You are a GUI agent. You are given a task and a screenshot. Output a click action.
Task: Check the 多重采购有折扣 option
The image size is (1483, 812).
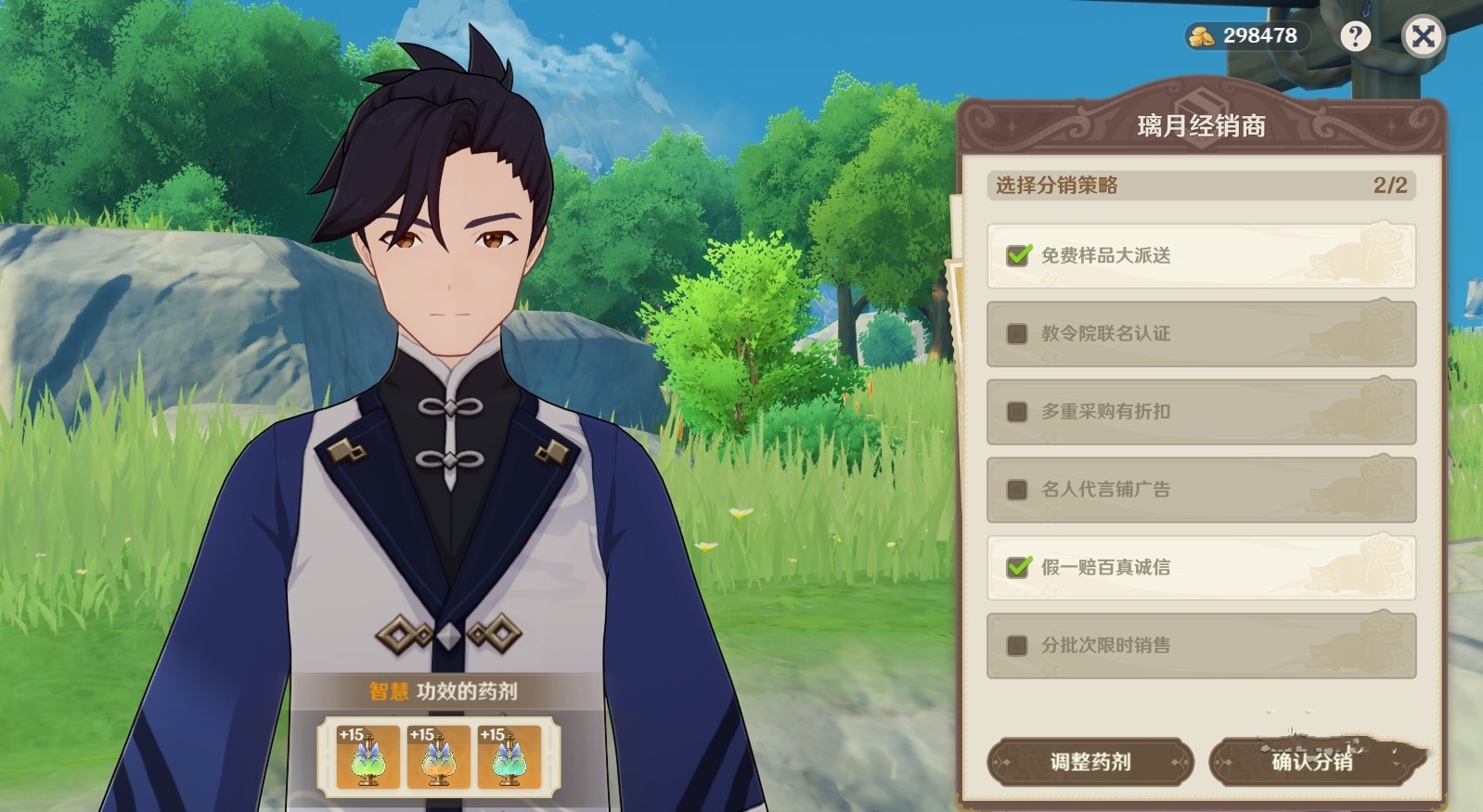1016,411
